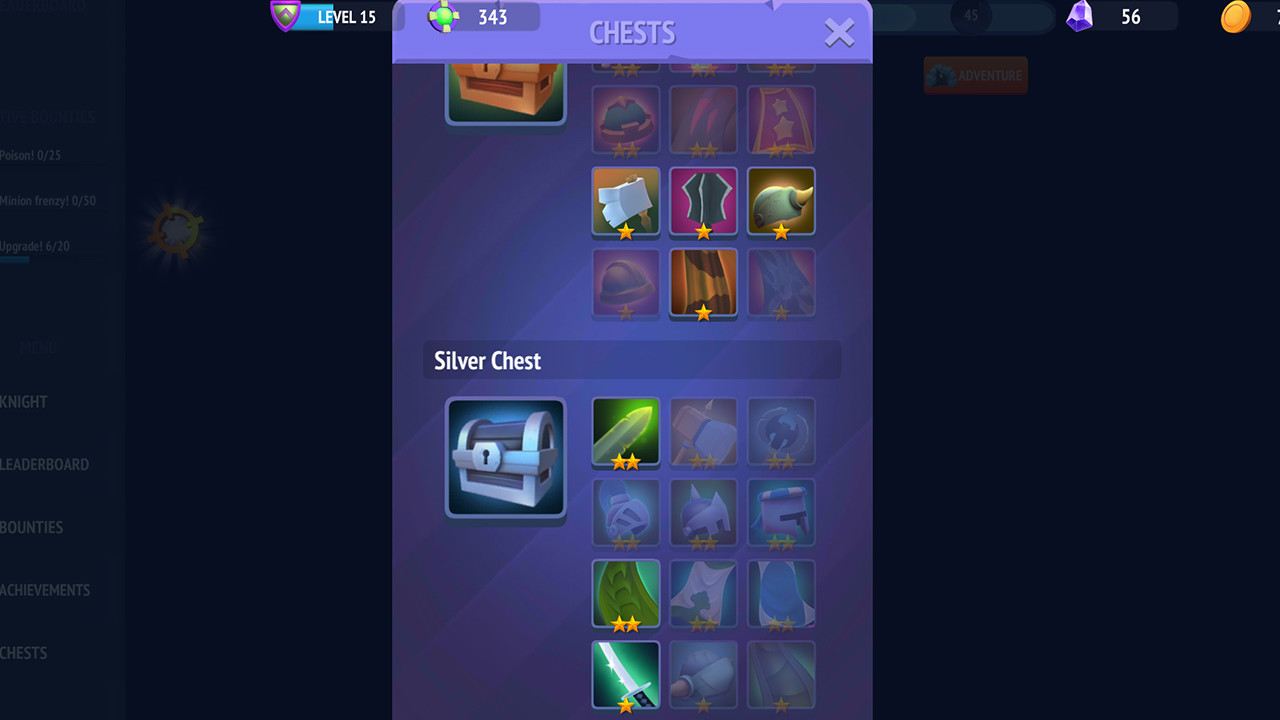Open the gray vest on magenta background
Viewport: 1280px width, 720px height.
703,201
